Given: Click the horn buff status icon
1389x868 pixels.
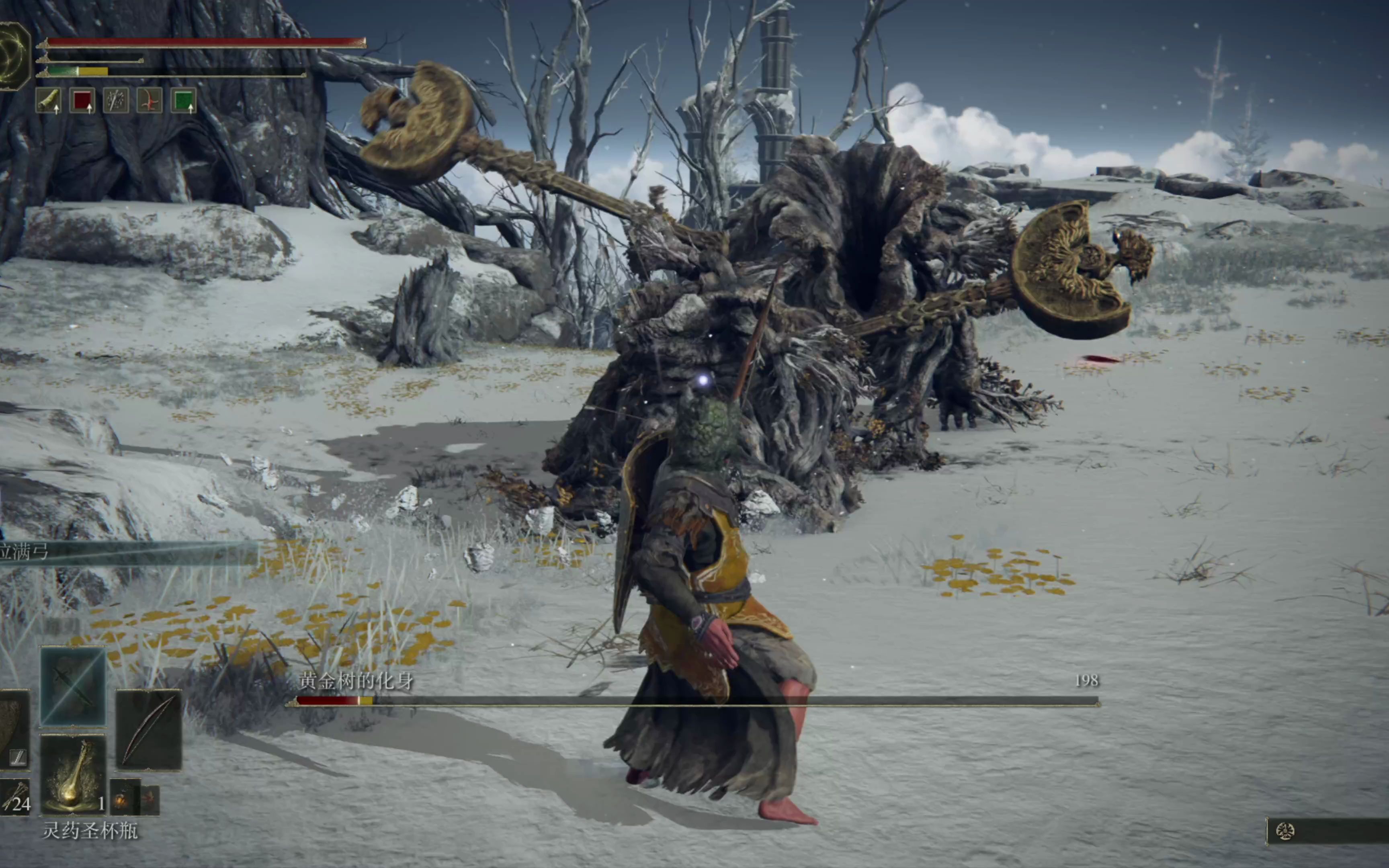Looking at the screenshot, I should (x=49, y=100).
